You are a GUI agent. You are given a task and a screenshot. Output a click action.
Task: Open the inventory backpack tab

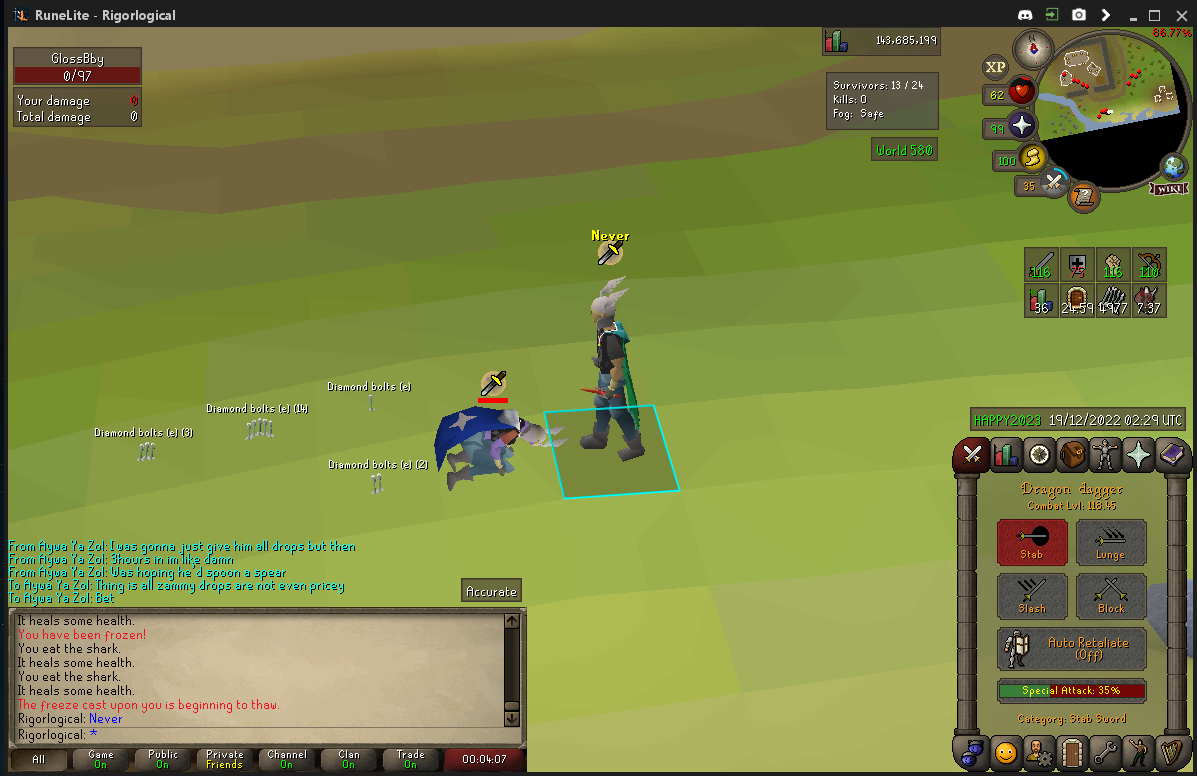(x=1073, y=455)
